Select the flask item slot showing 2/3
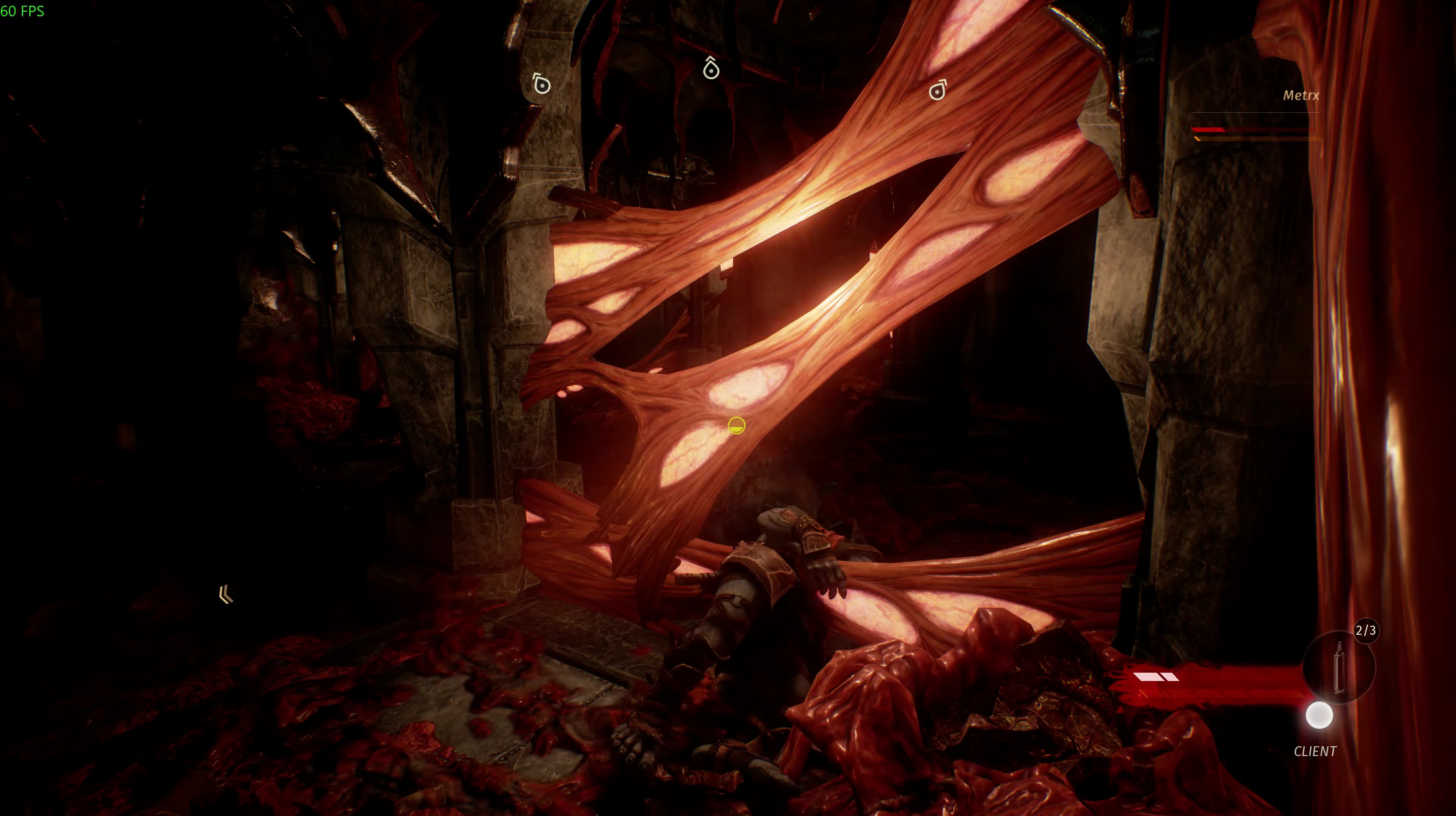1456x816 pixels. point(1338,667)
